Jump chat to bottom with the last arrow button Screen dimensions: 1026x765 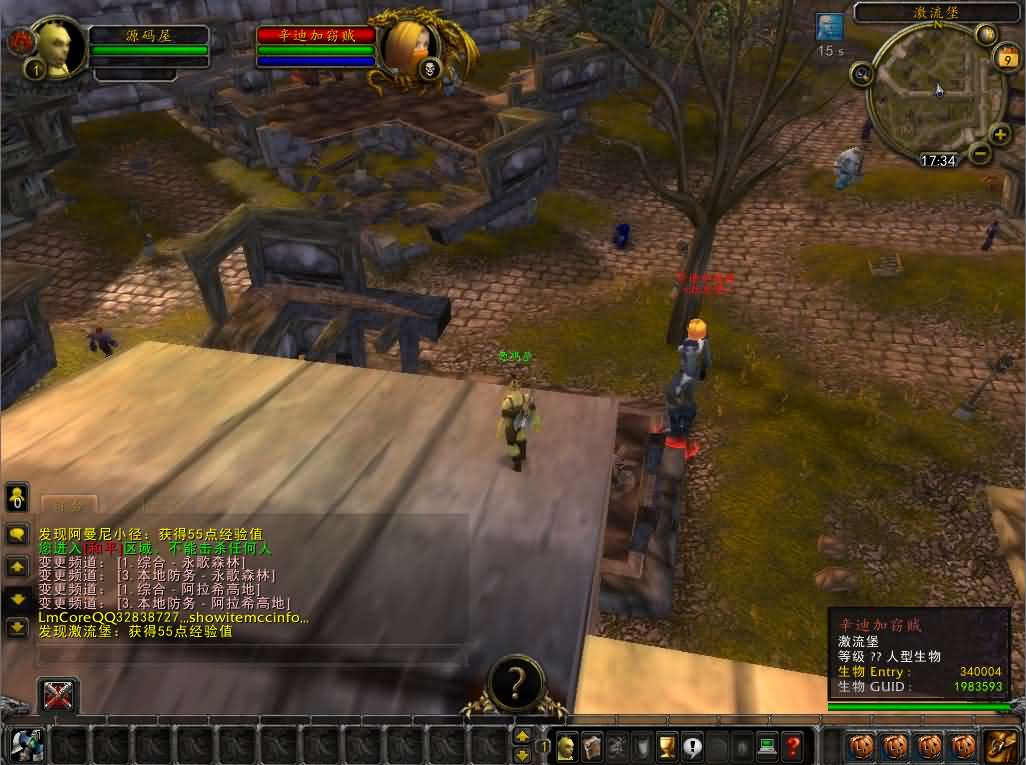(17, 627)
